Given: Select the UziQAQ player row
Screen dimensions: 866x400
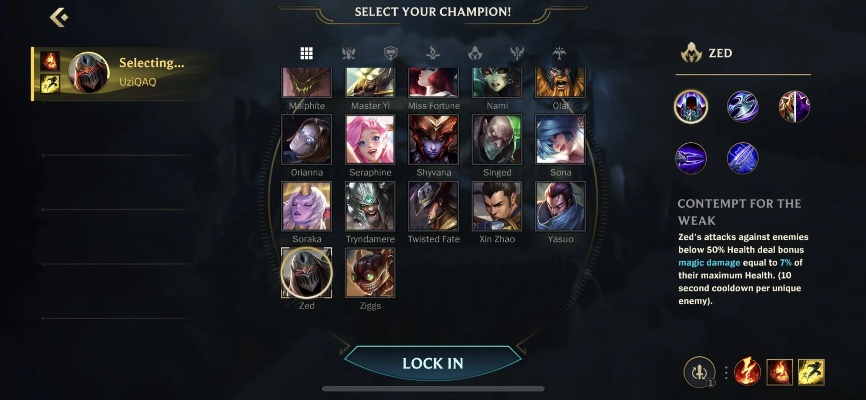Looking at the screenshot, I should (120, 72).
